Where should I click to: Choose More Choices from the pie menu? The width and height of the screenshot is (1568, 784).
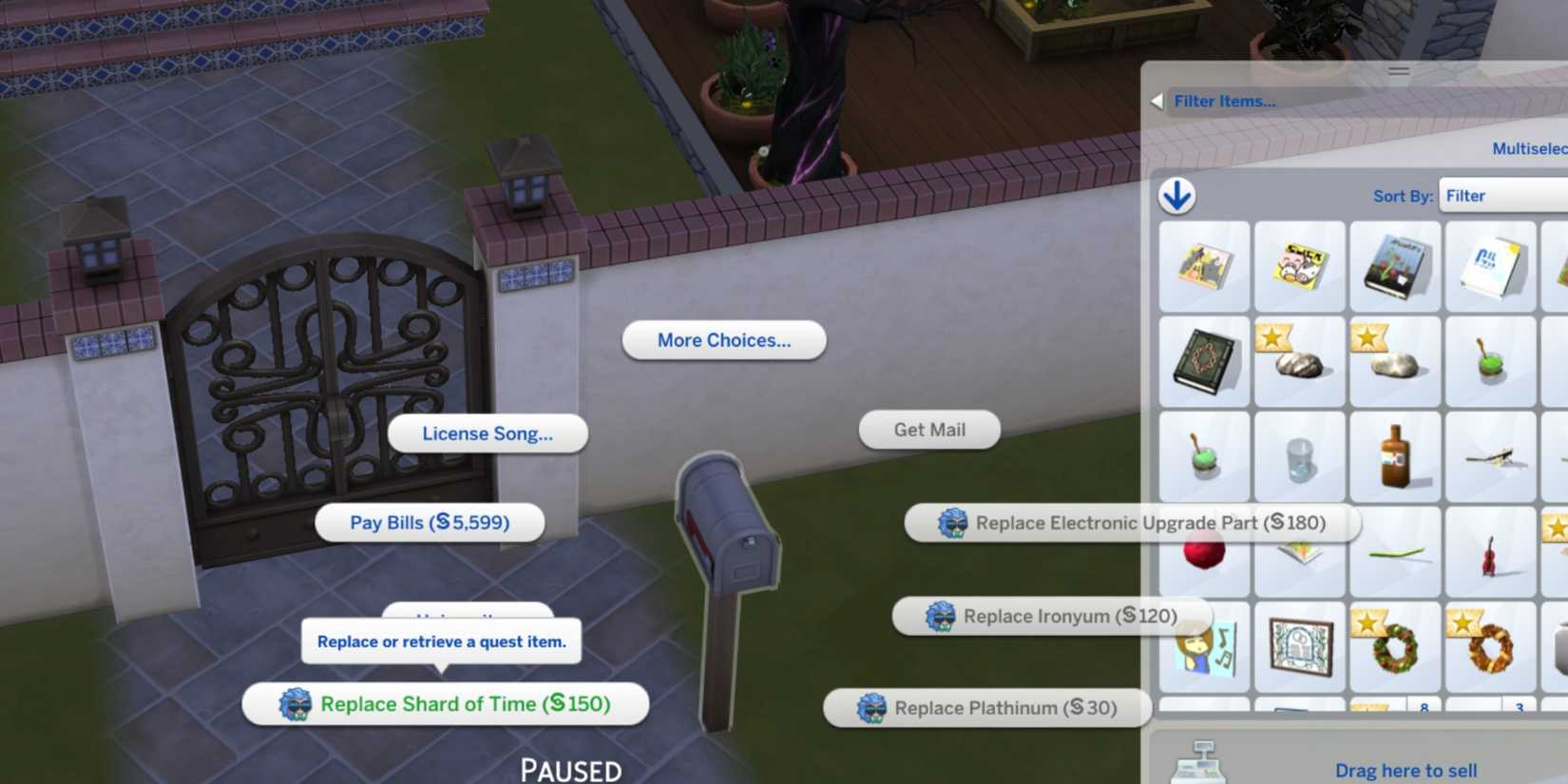[723, 339]
